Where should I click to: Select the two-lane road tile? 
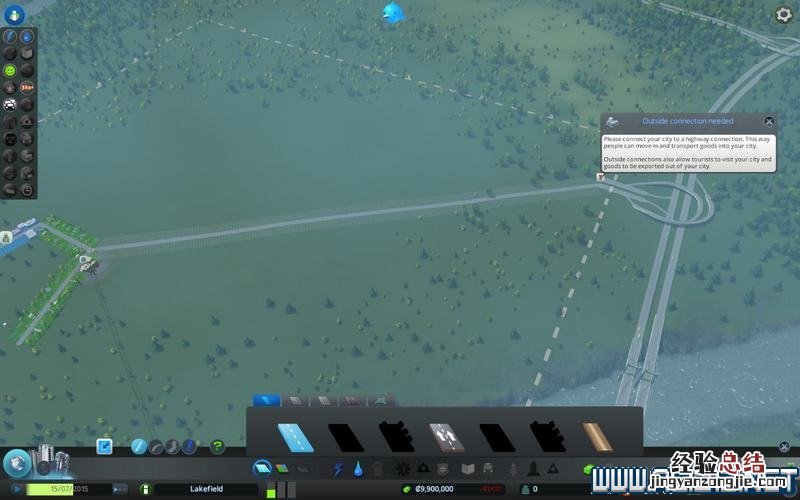pos(294,436)
